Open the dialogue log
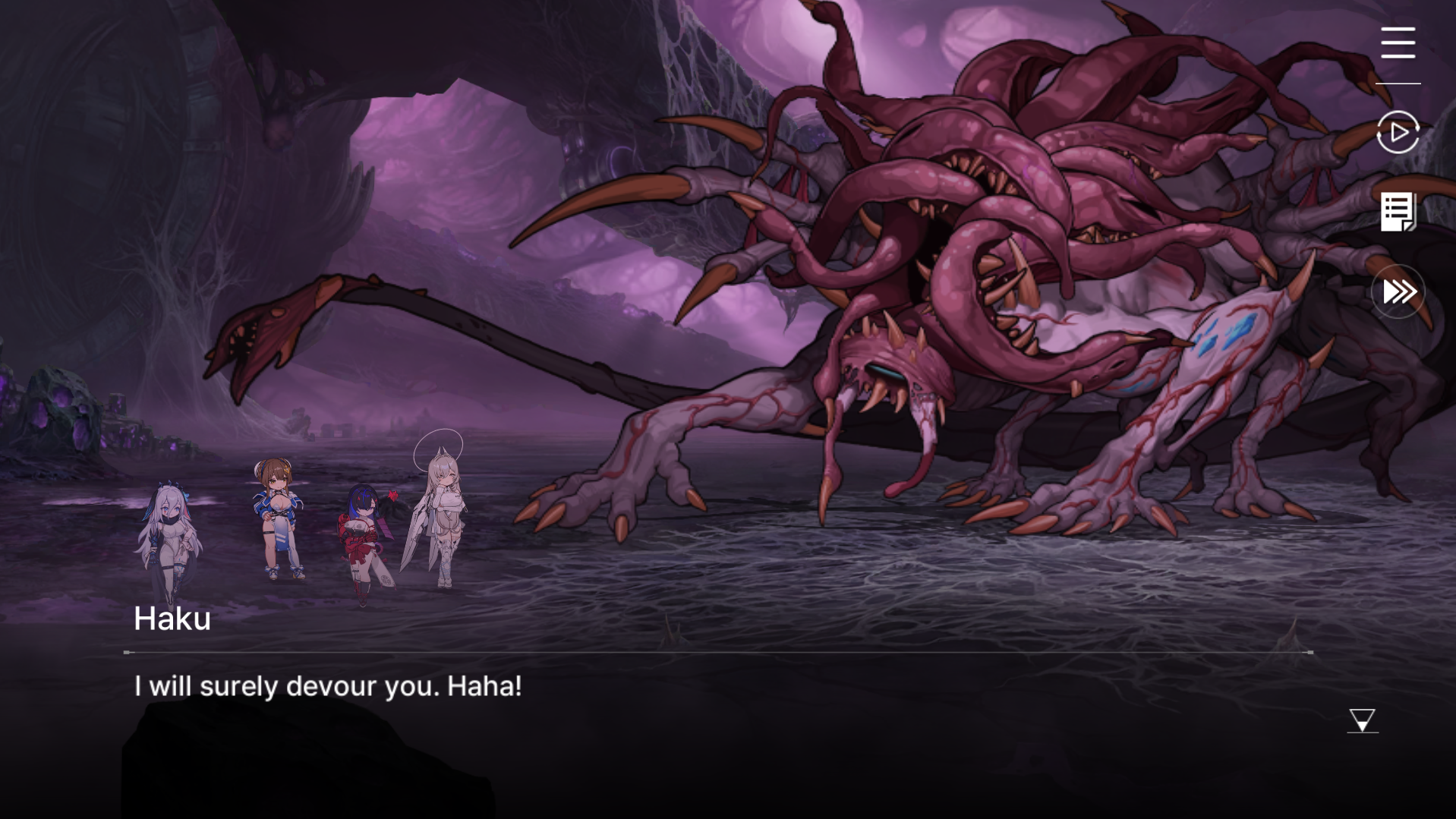Image resolution: width=1456 pixels, height=819 pixels. pos(1398,211)
